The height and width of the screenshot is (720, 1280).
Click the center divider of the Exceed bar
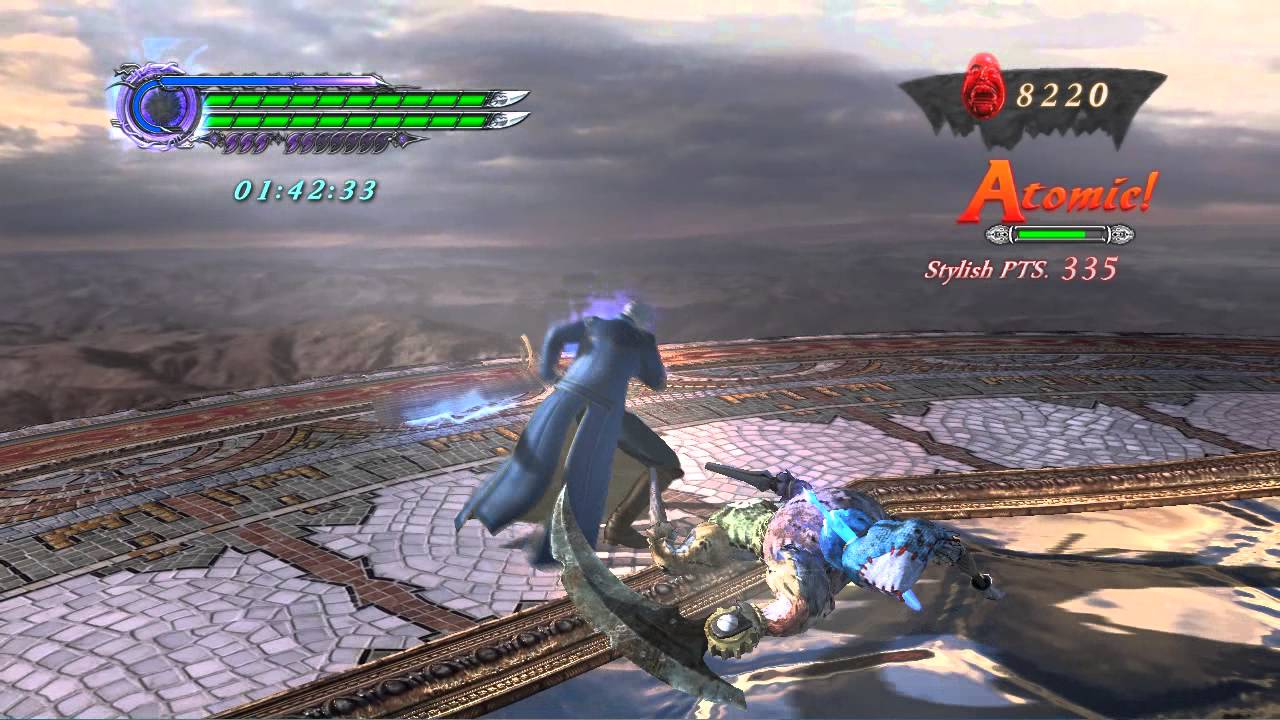[291, 80]
